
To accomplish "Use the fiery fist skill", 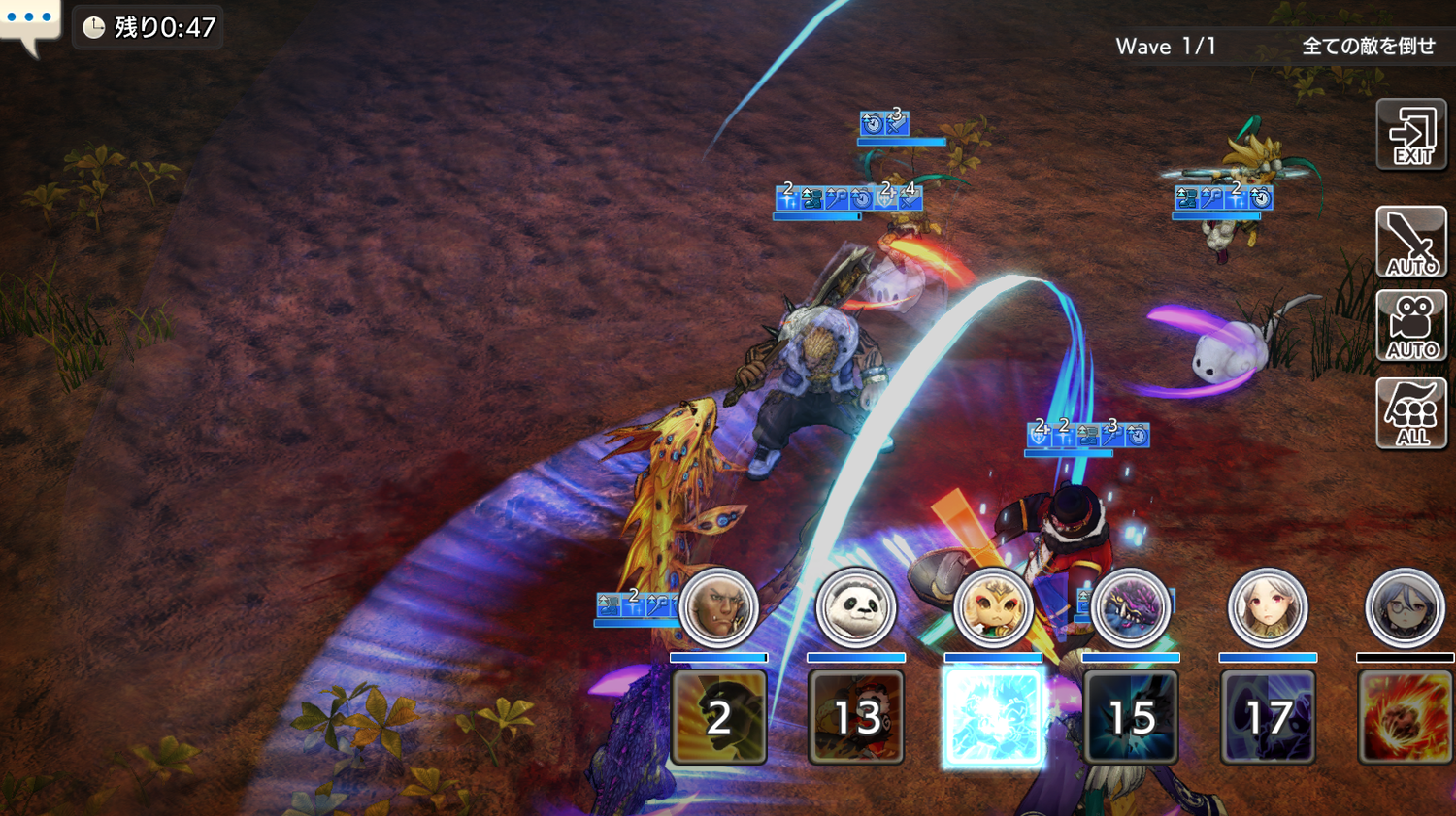I will pyautogui.click(x=1405, y=717).
